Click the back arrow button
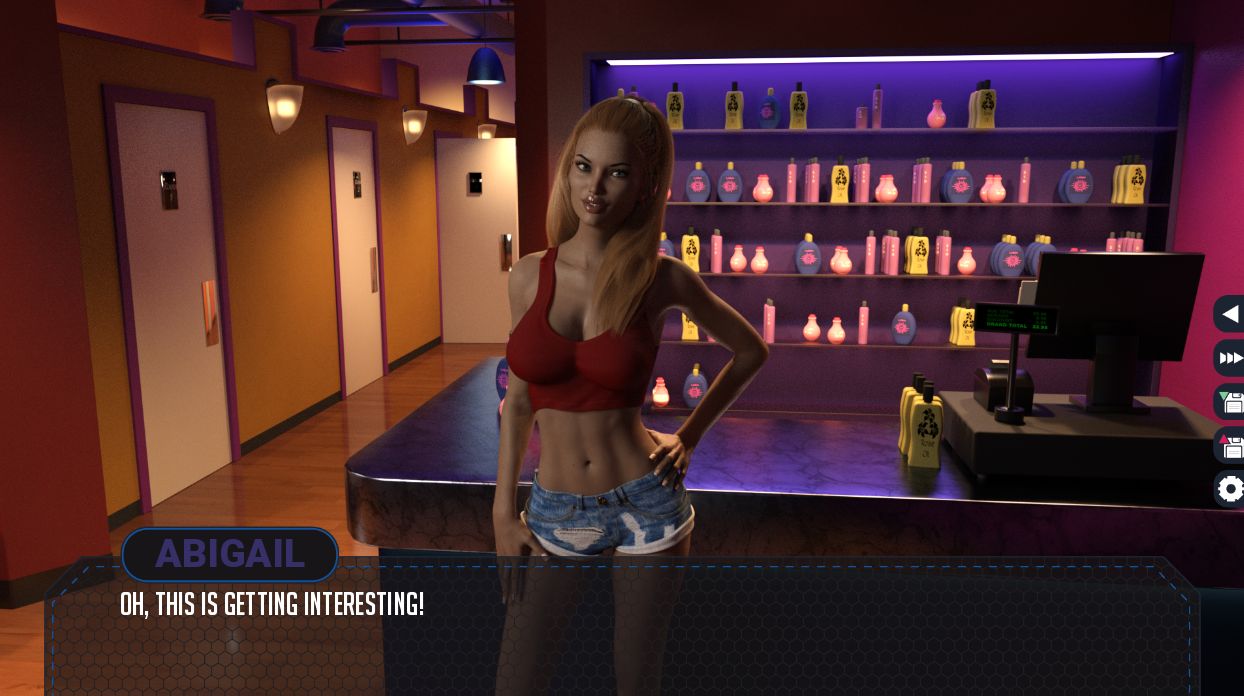Image resolution: width=1244 pixels, height=696 pixels. pos(1230,314)
